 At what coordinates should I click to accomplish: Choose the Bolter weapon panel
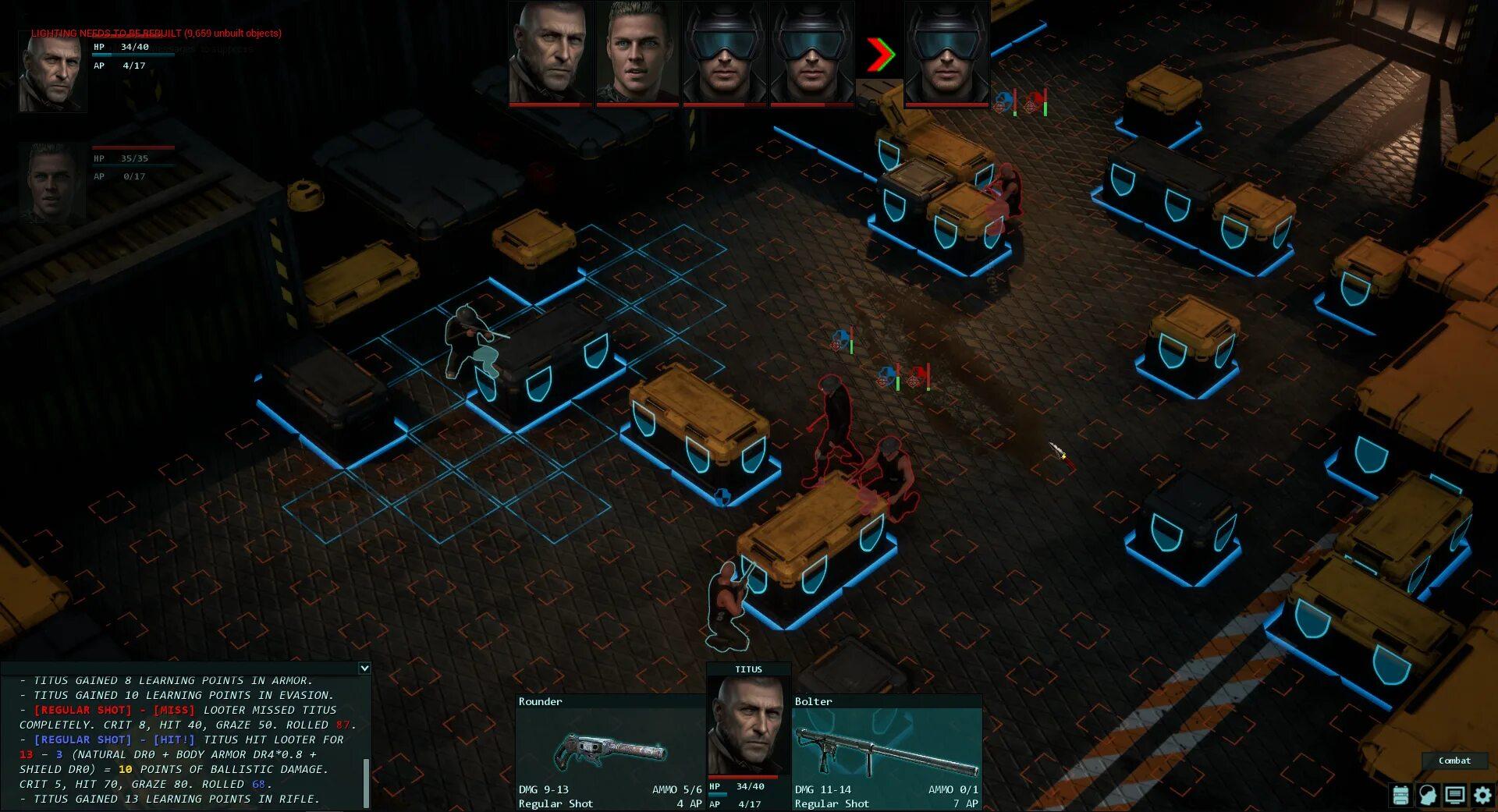click(x=886, y=751)
